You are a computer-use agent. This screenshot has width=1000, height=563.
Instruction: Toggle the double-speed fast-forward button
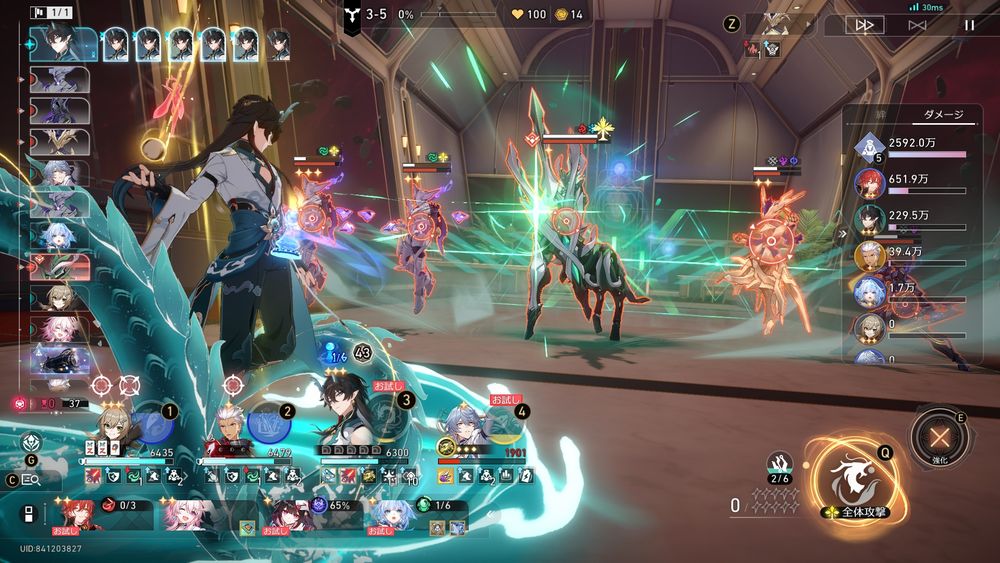864,25
